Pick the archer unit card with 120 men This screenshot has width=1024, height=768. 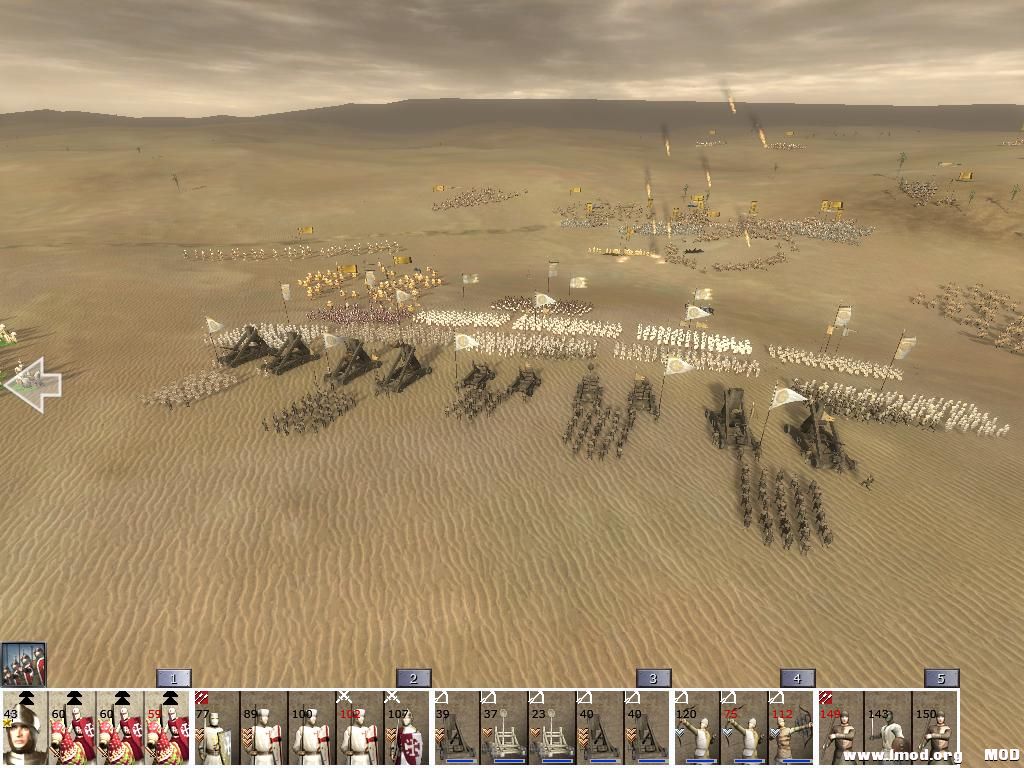pos(696,728)
